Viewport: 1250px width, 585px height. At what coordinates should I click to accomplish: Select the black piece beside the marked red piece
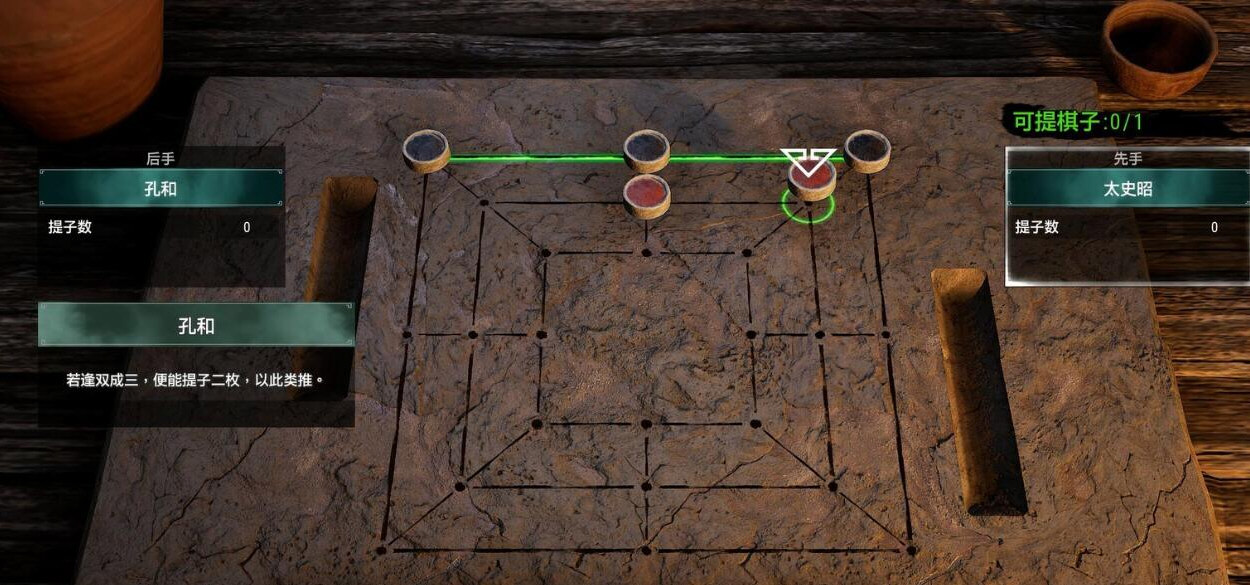(x=867, y=150)
